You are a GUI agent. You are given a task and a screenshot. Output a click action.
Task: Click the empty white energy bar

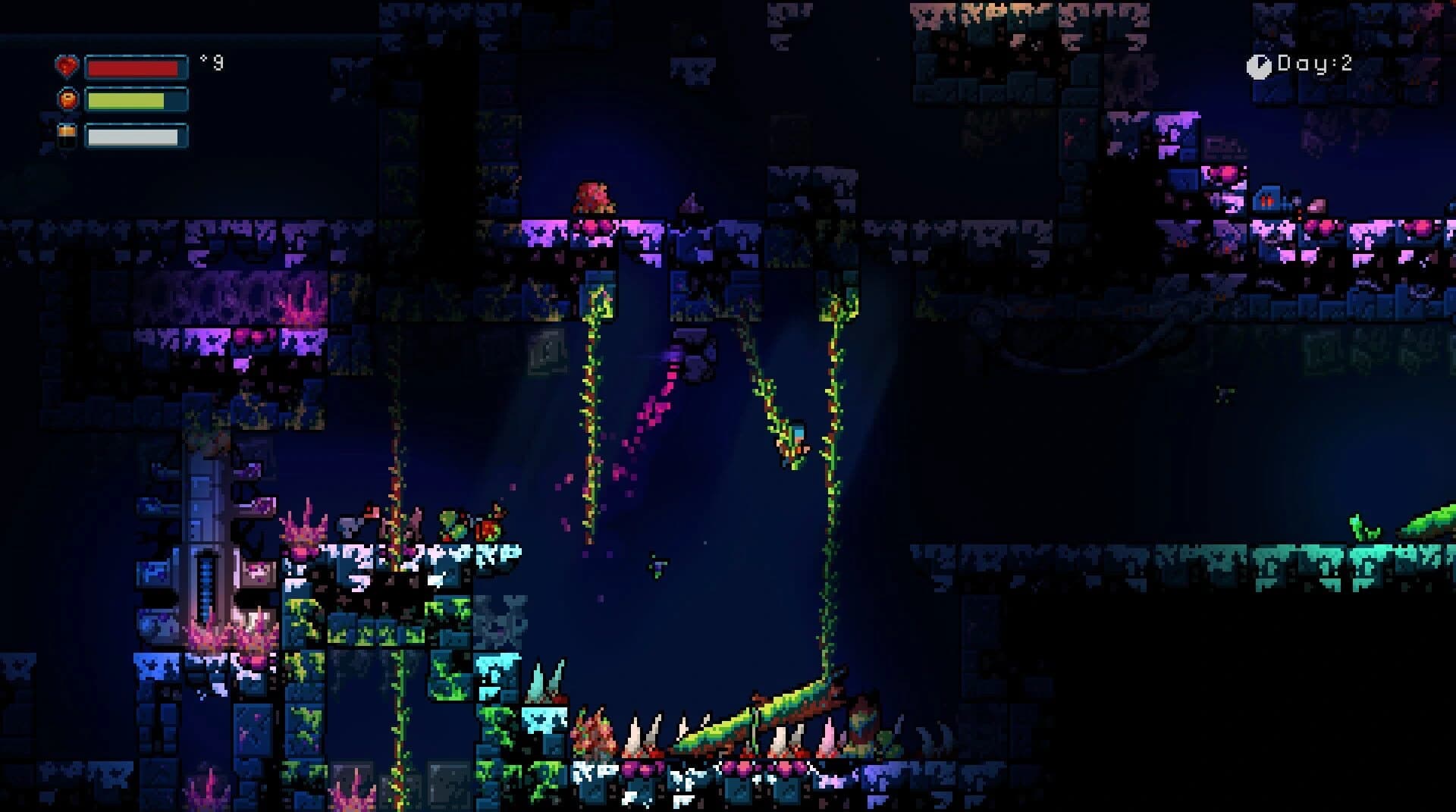pyautogui.click(x=133, y=136)
